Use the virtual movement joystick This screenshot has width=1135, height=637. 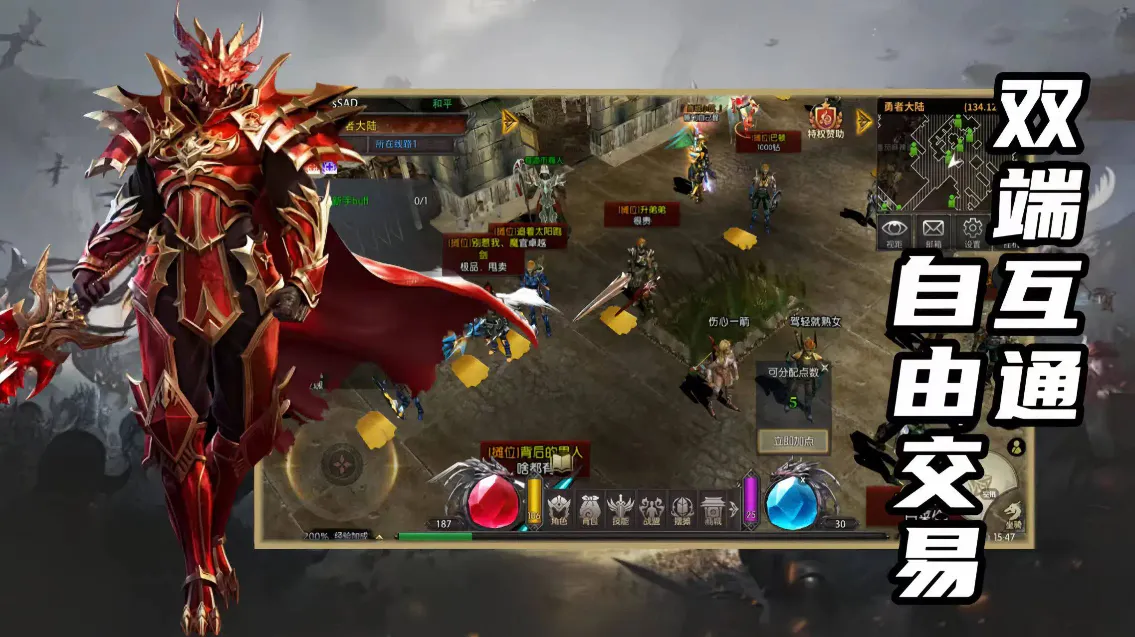tap(342, 462)
